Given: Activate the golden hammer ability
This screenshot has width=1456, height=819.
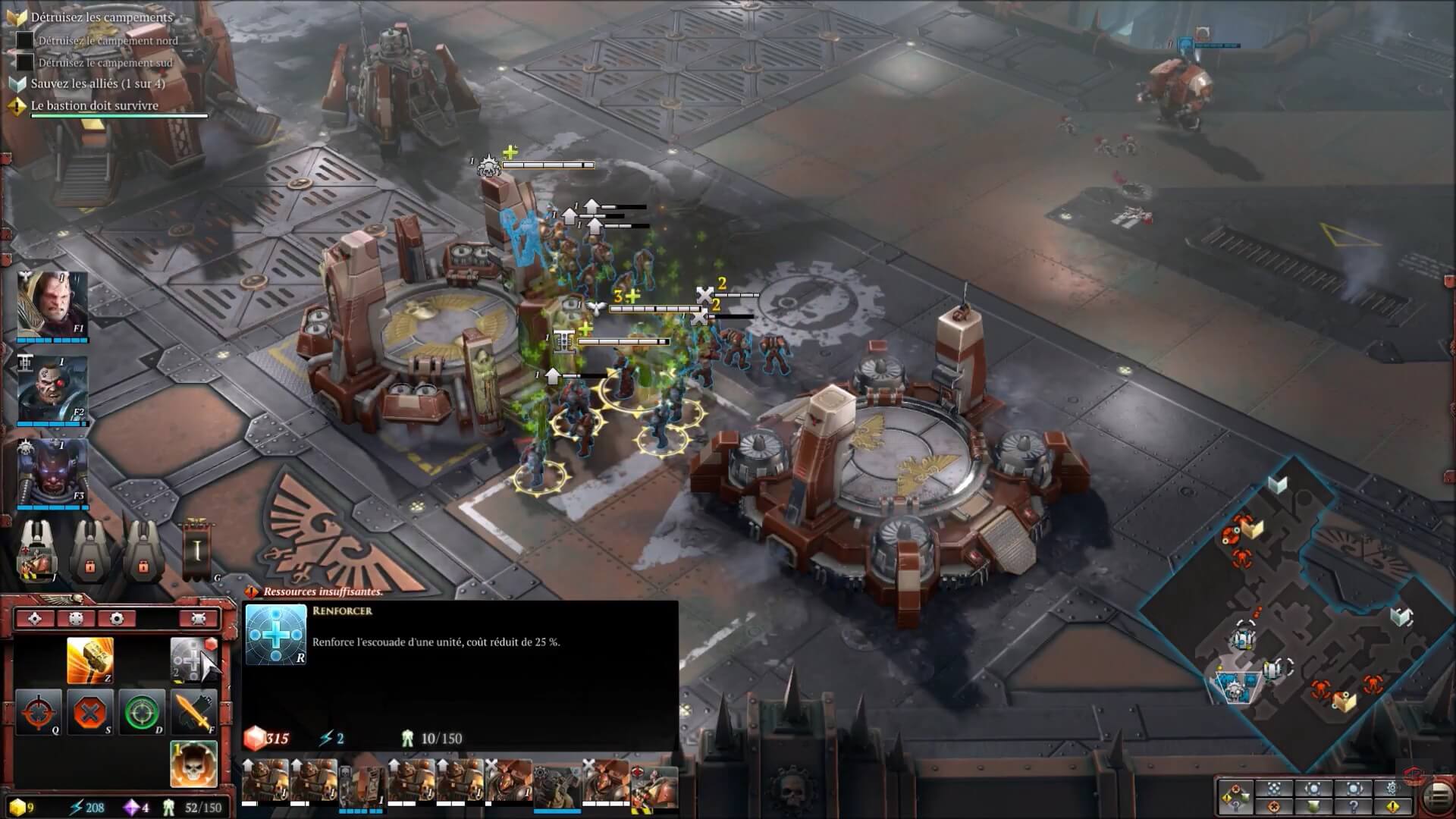Looking at the screenshot, I should tap(90, 661).
